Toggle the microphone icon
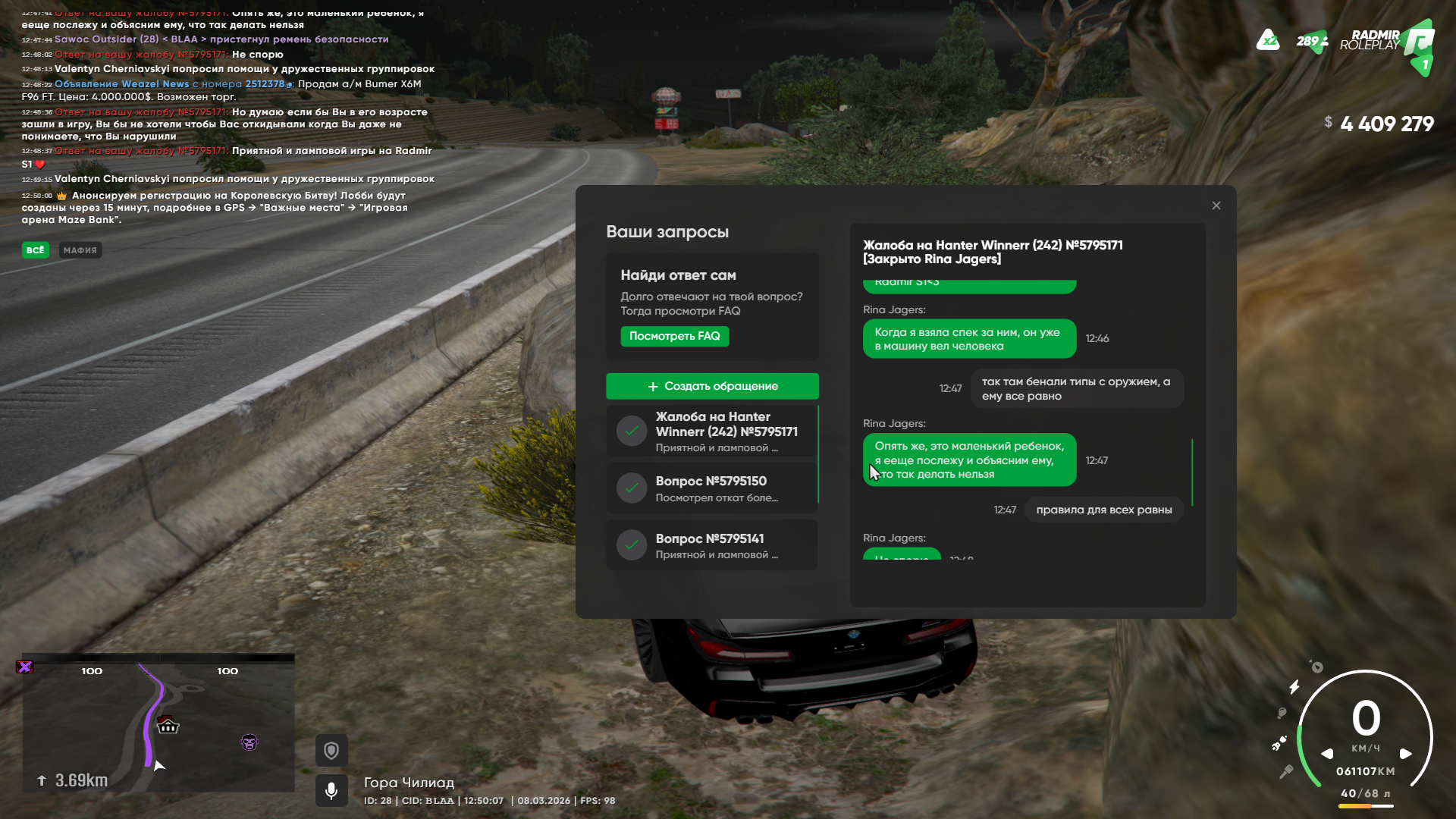Screen dimensions: 1456x819 tap(331, 791)
